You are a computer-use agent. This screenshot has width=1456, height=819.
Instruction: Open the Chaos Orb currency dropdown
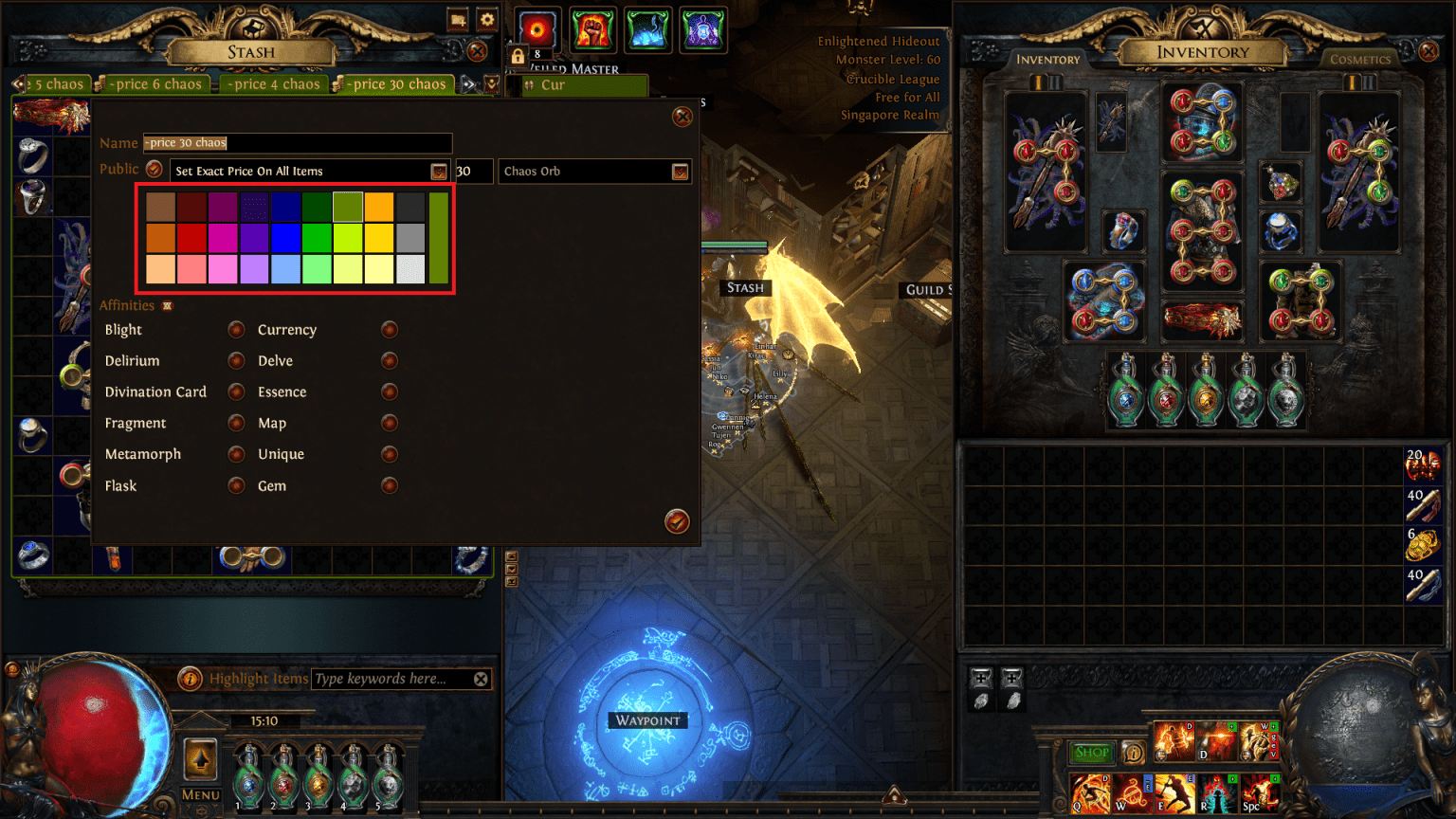coord(680,172)
